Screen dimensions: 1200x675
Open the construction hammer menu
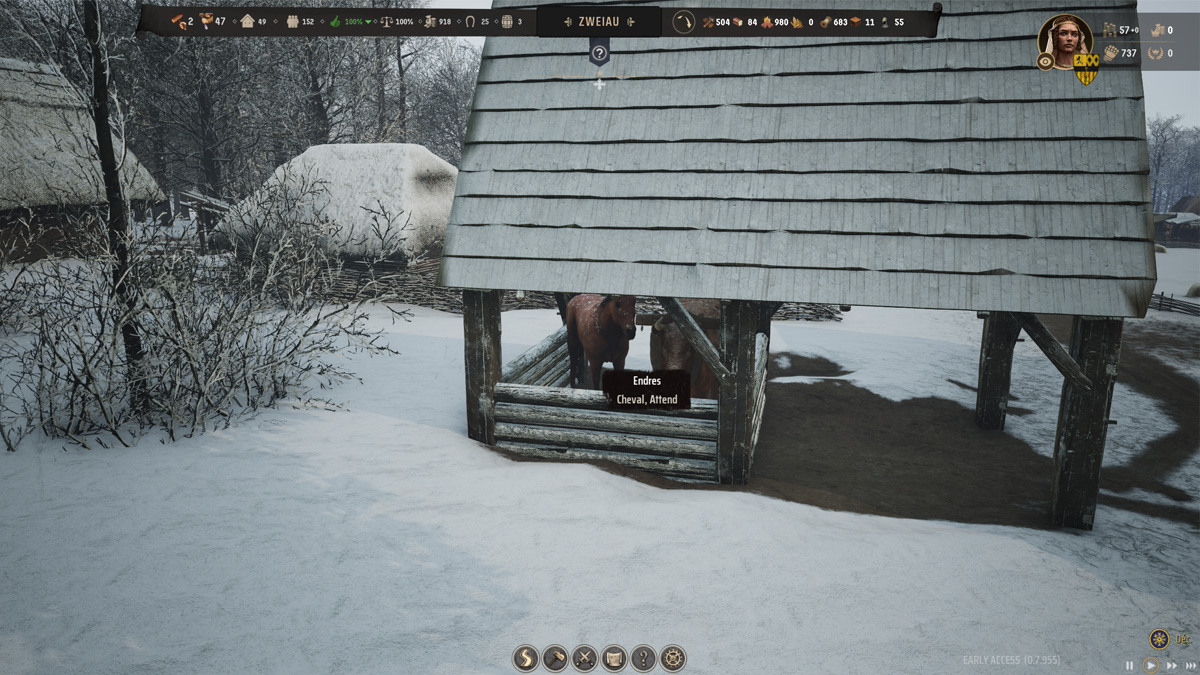click(x=555, y=658)
